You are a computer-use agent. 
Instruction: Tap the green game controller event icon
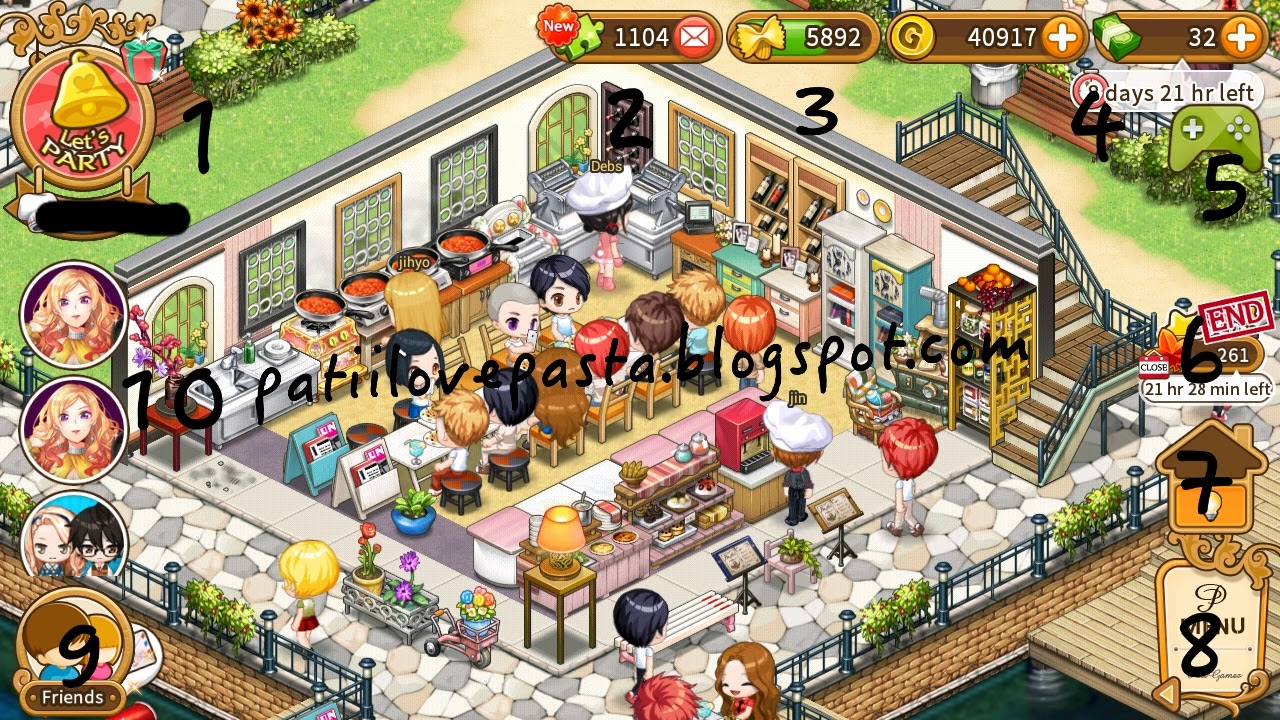[1216, 133]
